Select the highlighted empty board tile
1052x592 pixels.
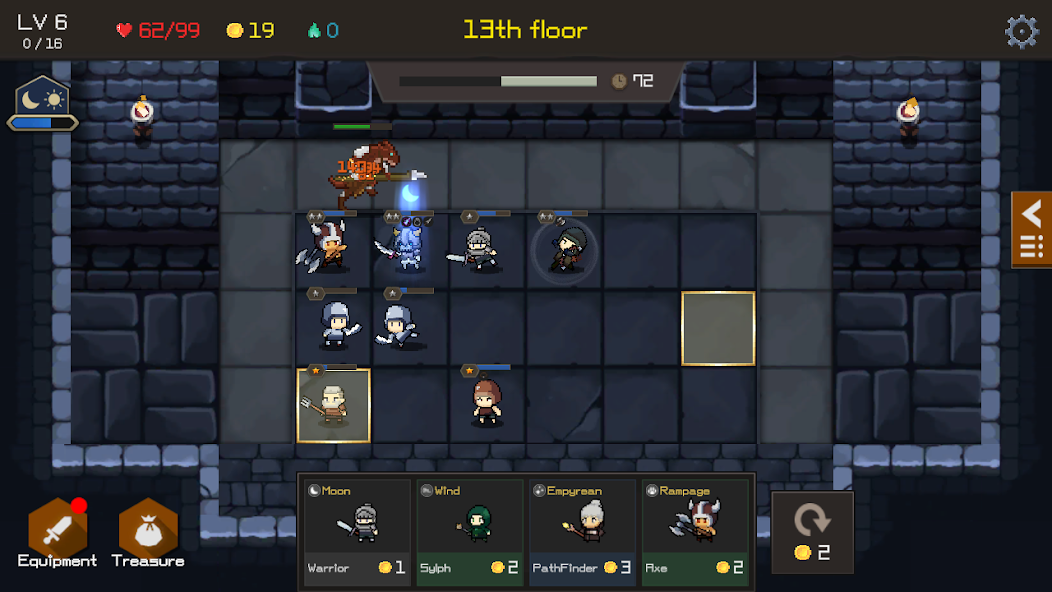[x=718, y=328]
